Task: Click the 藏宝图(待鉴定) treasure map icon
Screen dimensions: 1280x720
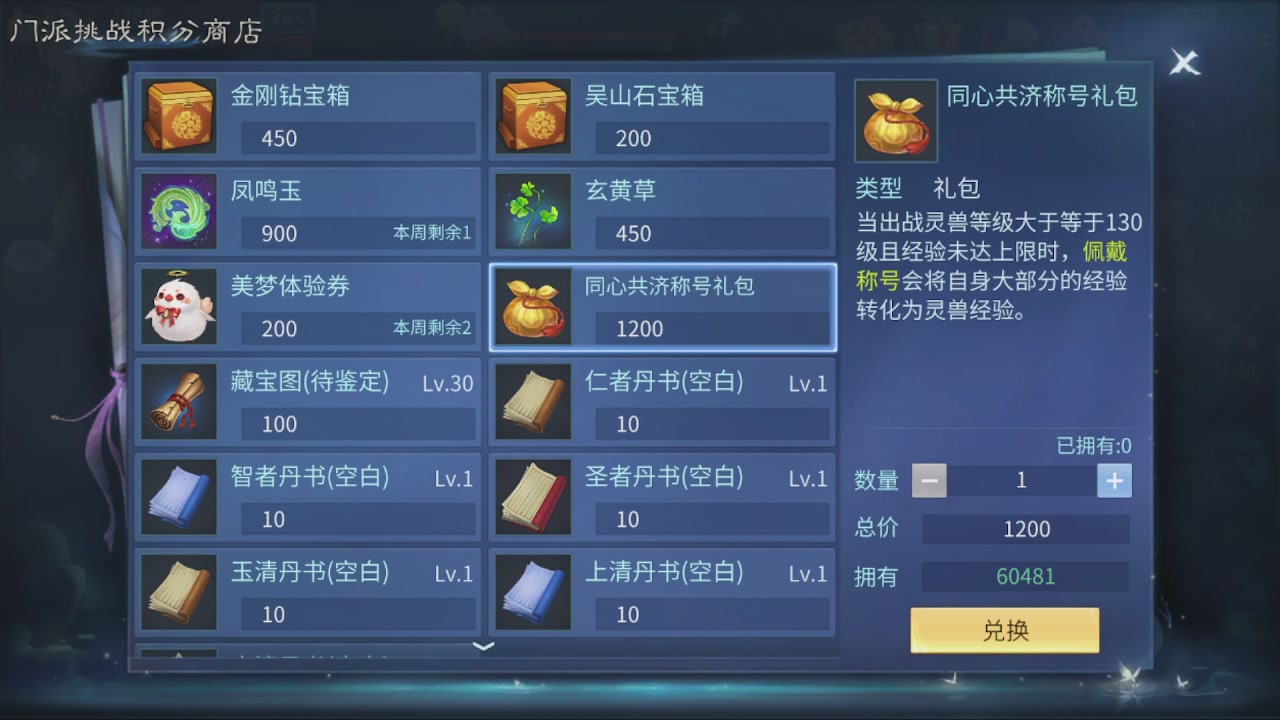Action: (178, 401)
